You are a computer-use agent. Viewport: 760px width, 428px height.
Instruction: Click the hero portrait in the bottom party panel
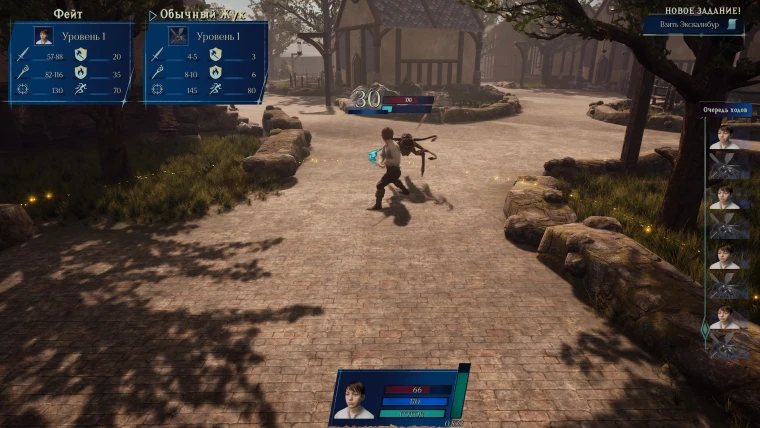pyautogui.click(x=353, y=399)
